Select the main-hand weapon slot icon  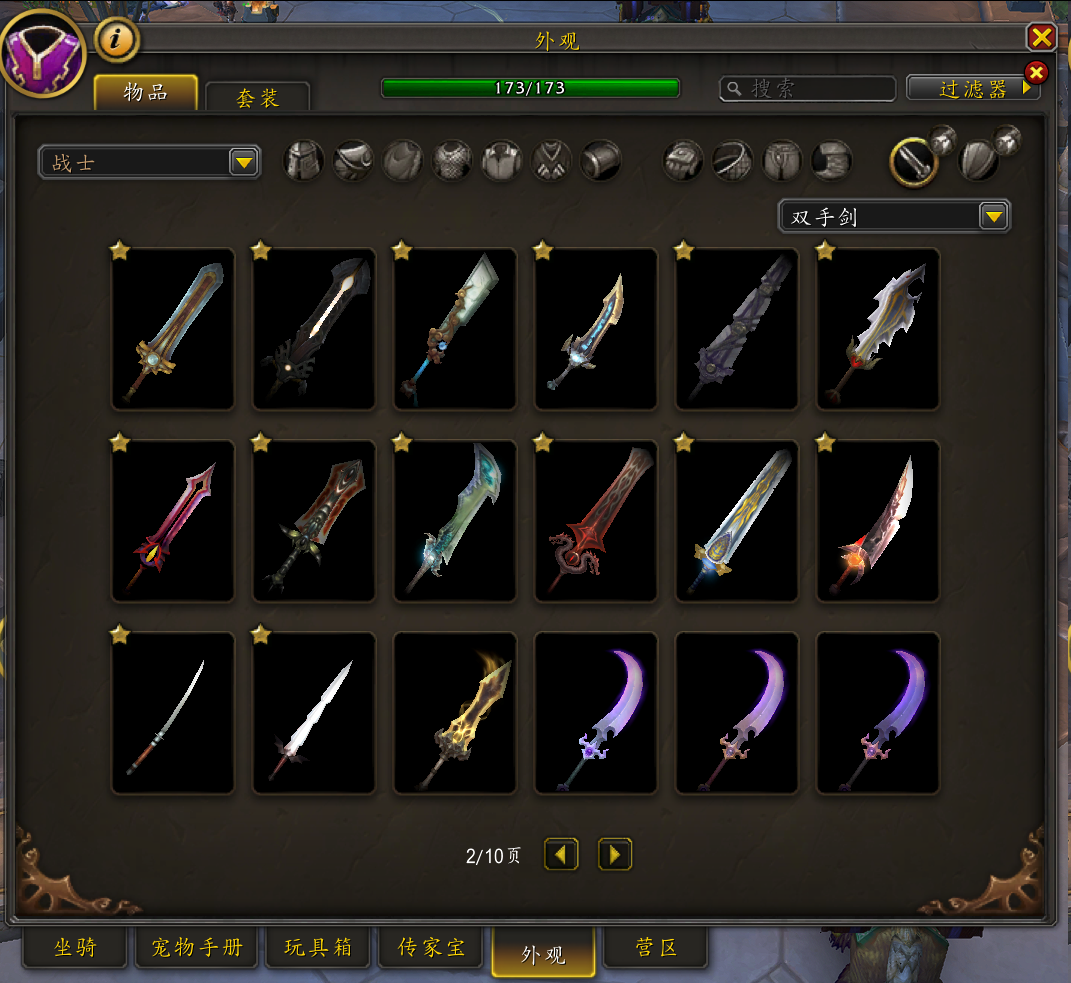point(913,160)
